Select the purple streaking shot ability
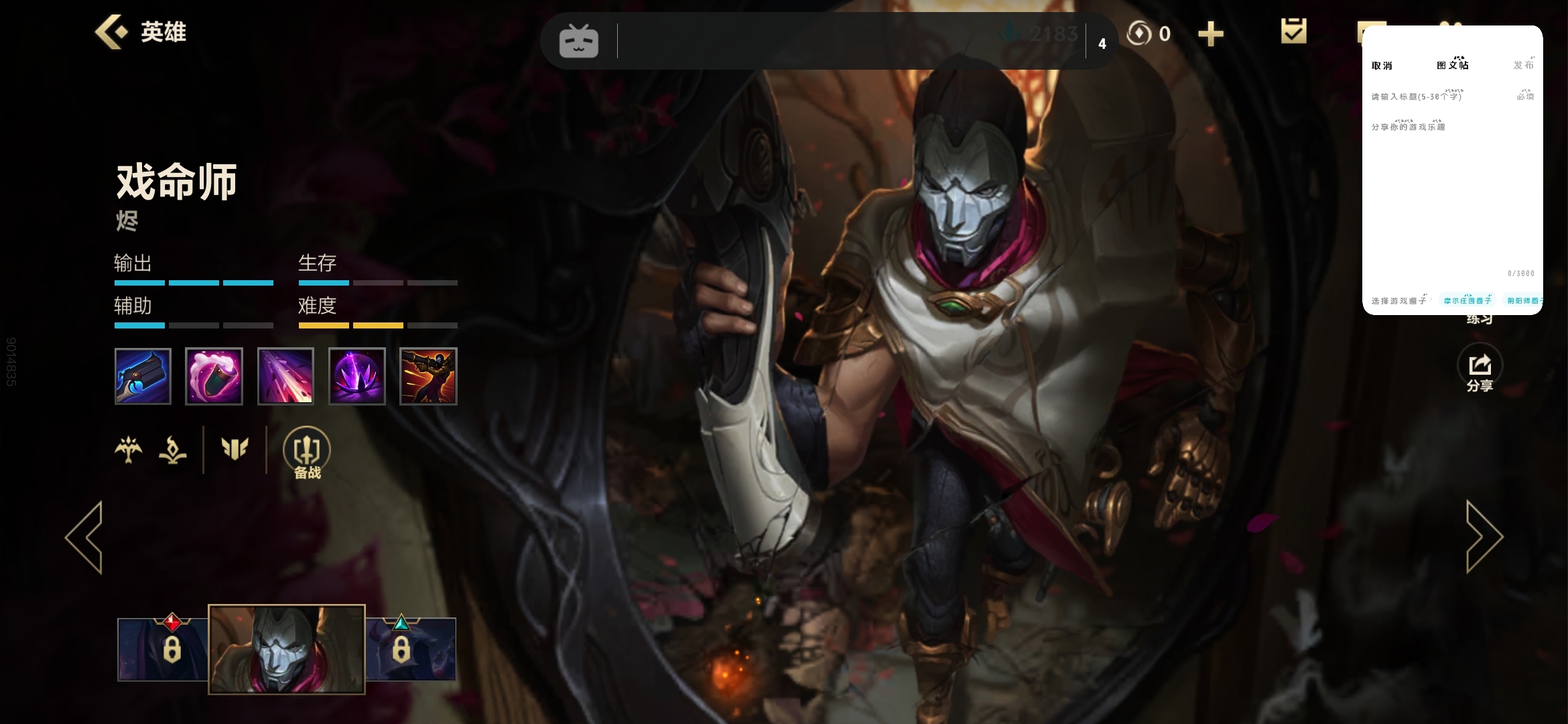This screenshot has height=724, width=1568. [x=285, y=376]
